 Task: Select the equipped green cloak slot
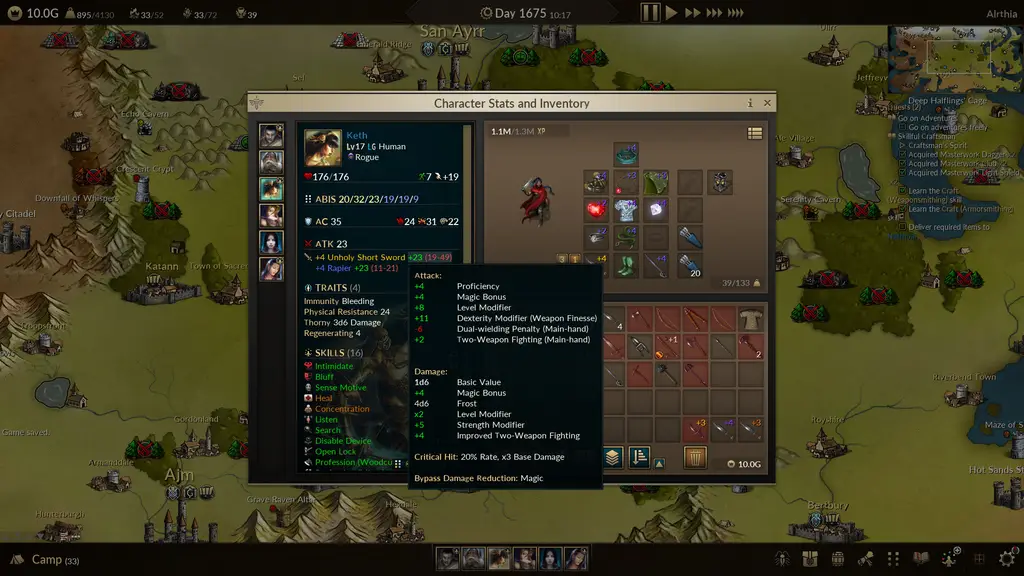click(x=655, y=182)
